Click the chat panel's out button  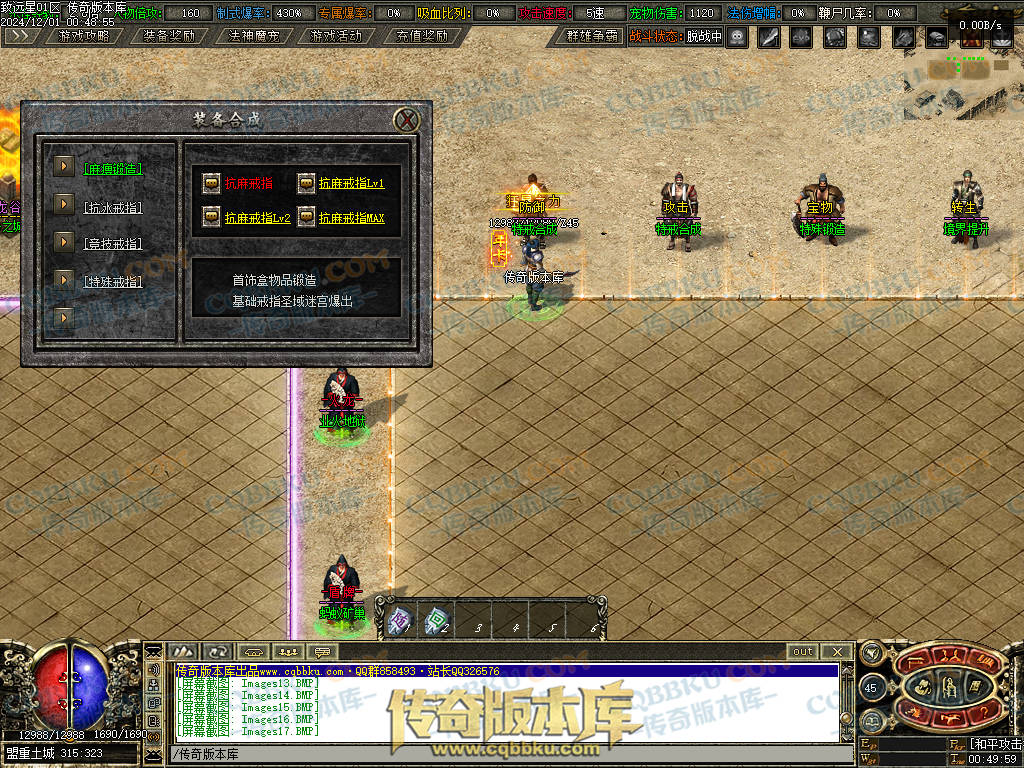tap(802, 651)
